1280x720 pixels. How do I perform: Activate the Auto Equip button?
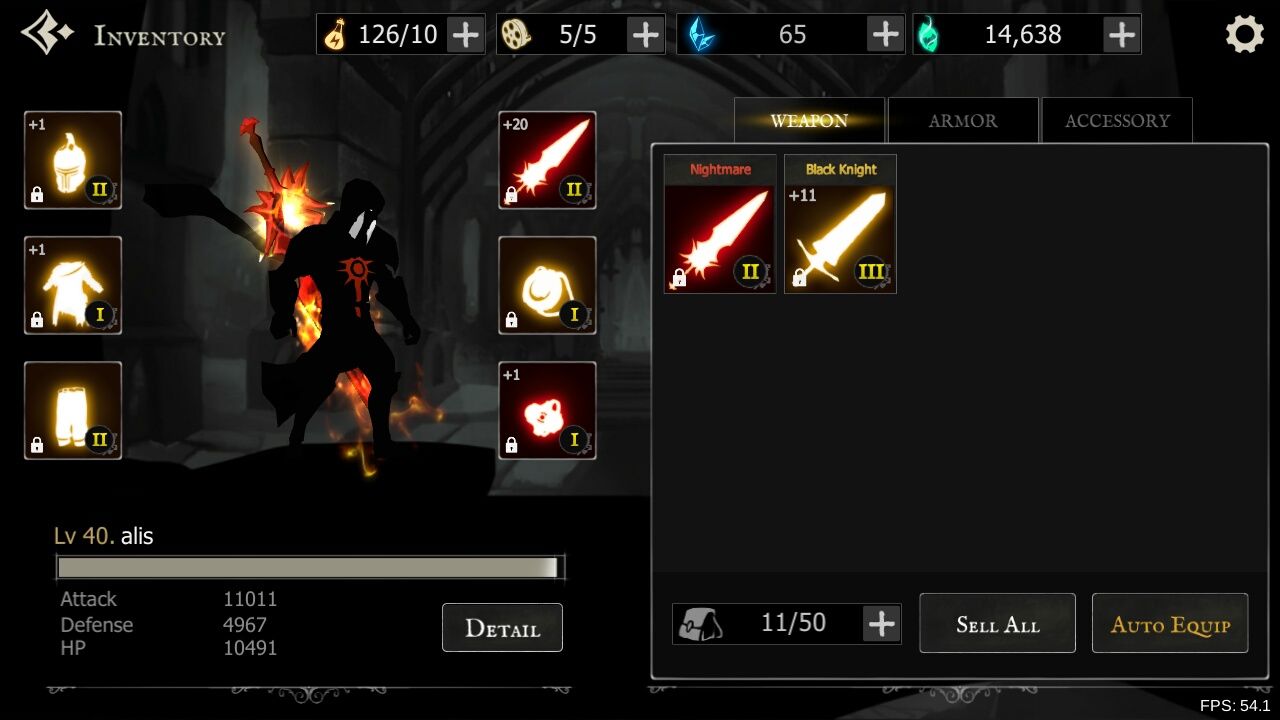[x=1170, y=624]
